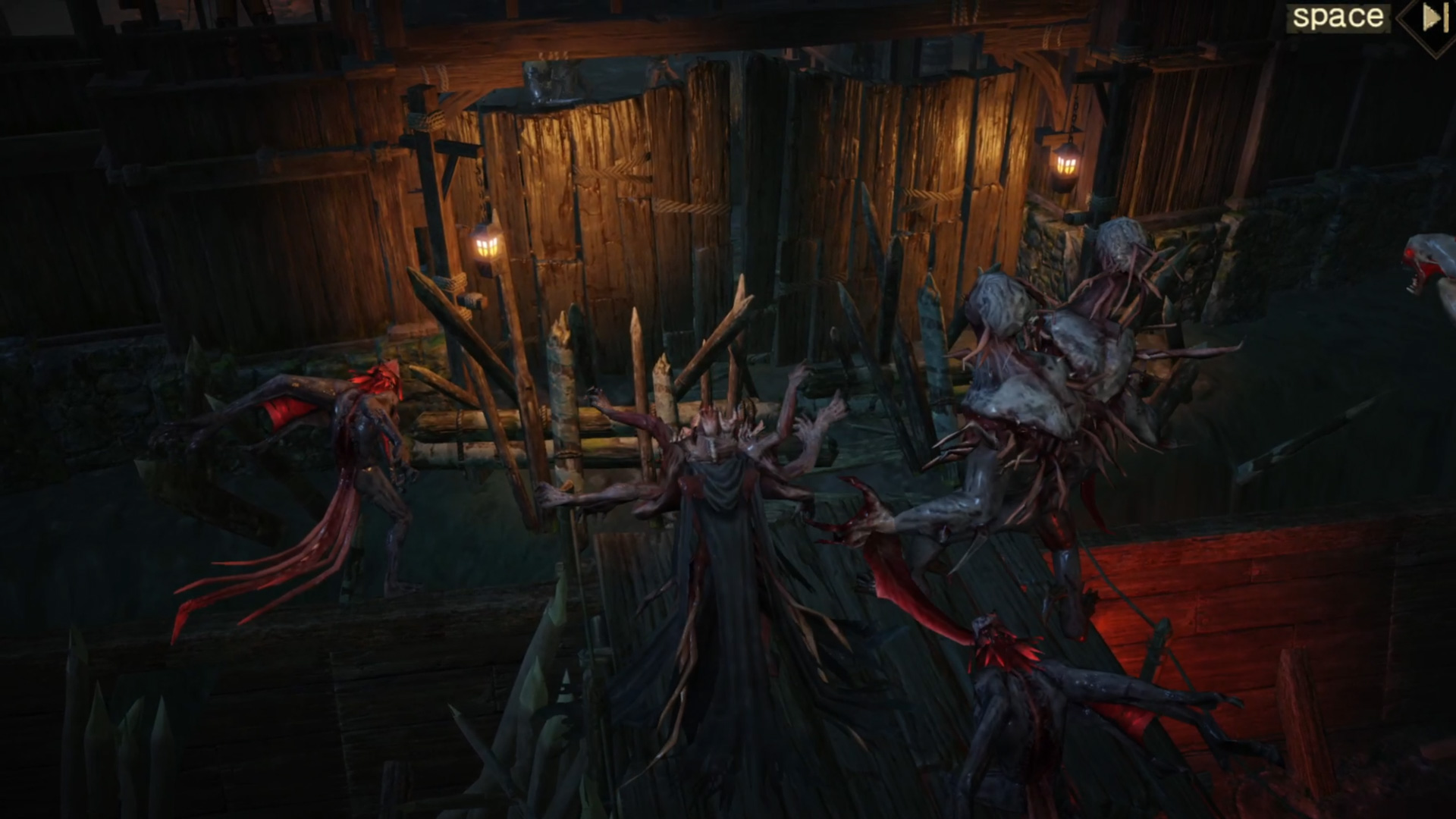
Task: Skip the cutscene with the skip-forward arrow
Action: 1432,18
